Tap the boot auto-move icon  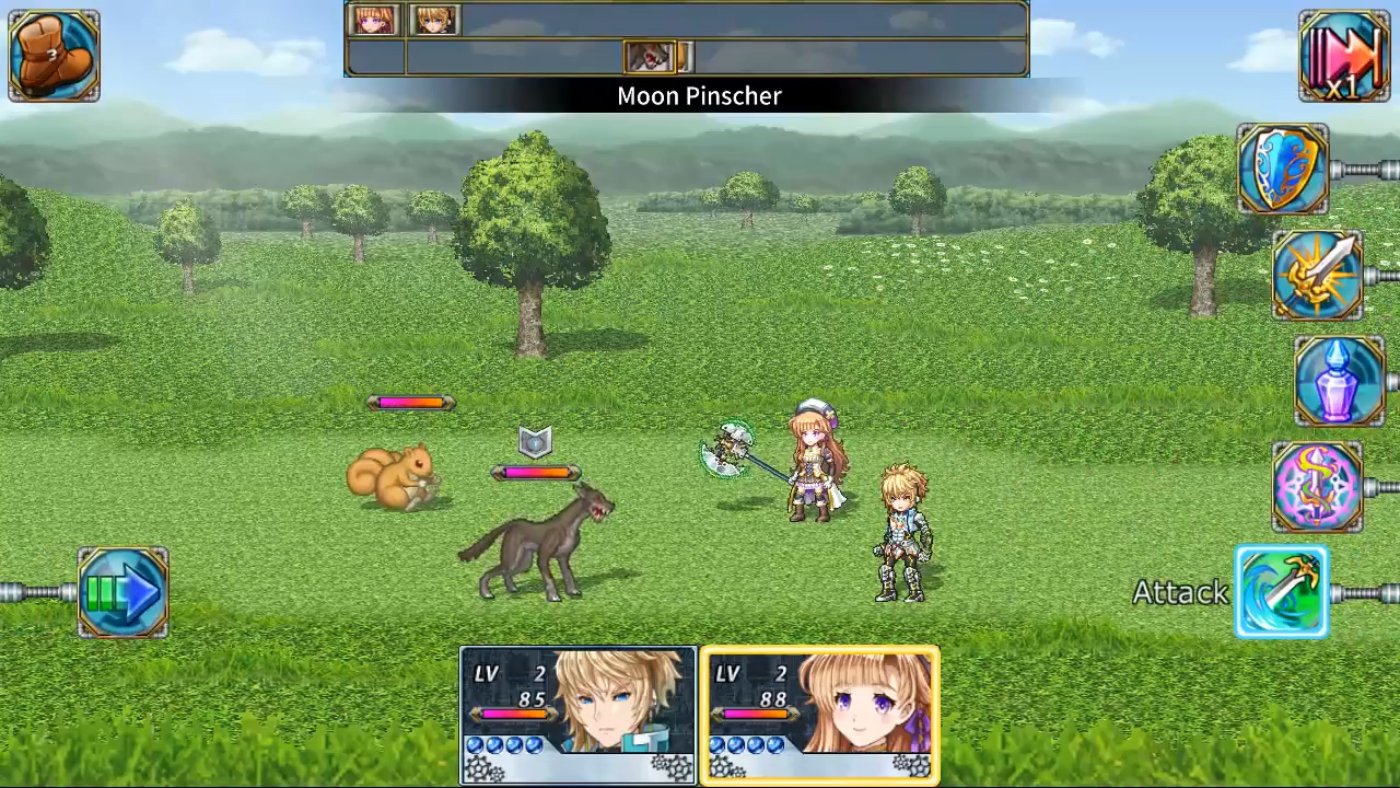pyautogui.click(x=53, y=53)
